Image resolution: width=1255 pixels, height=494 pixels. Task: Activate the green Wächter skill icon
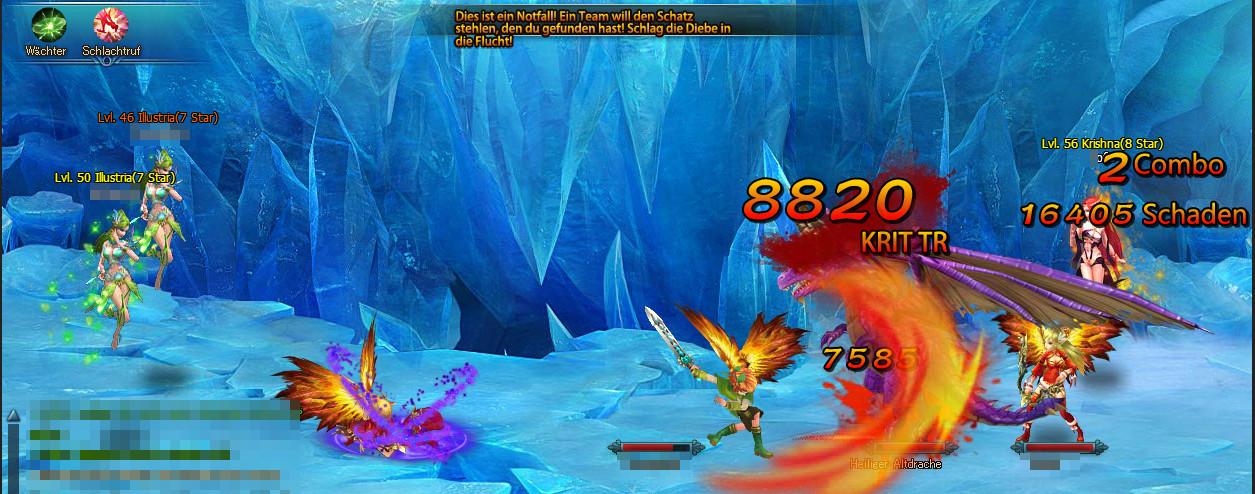(x=47, y=23)
